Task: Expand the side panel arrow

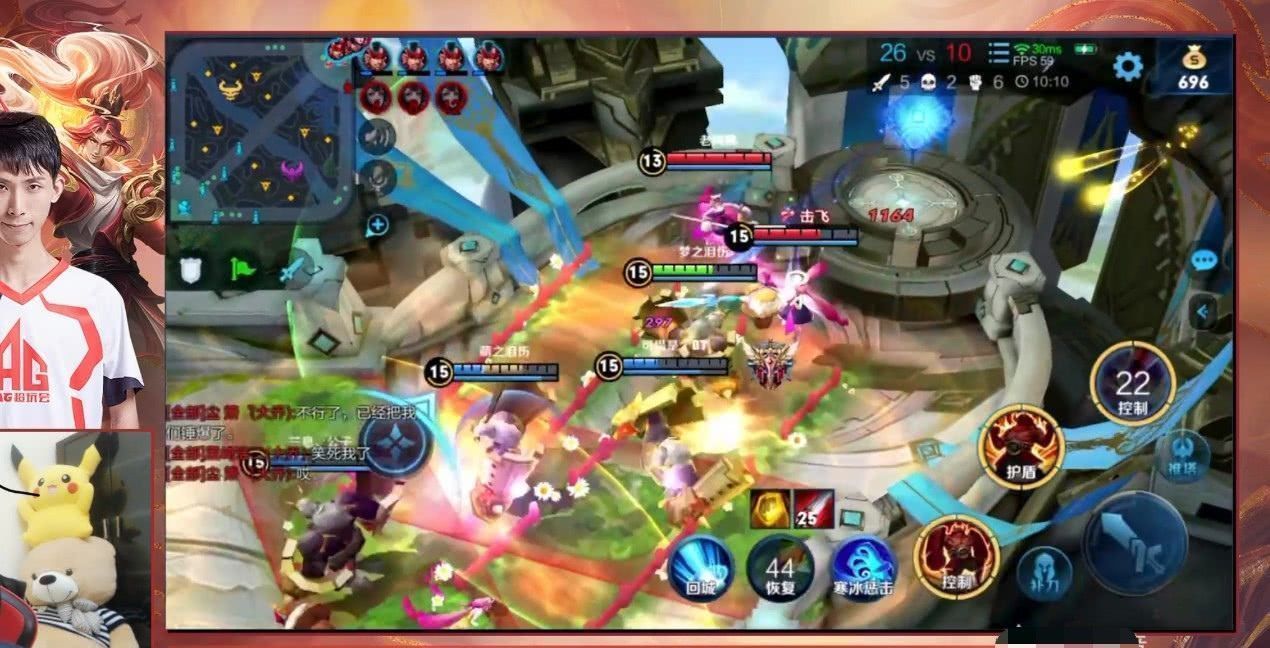Action: click(1203, 313)
